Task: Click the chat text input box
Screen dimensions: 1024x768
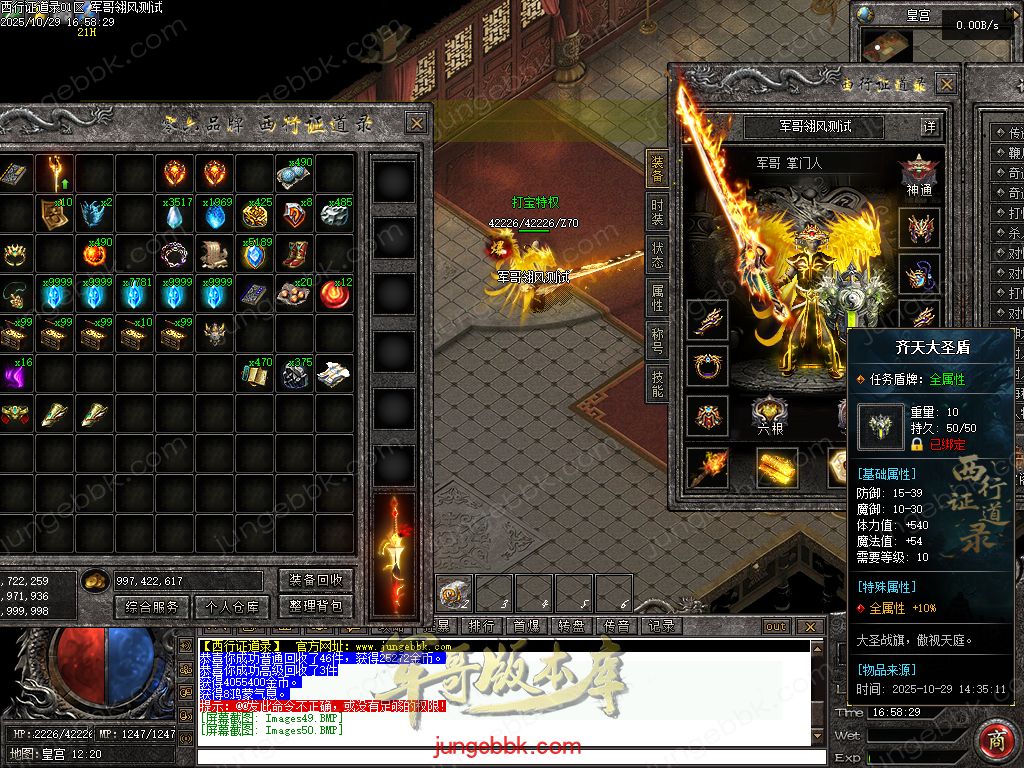Action: coord(500,755)
